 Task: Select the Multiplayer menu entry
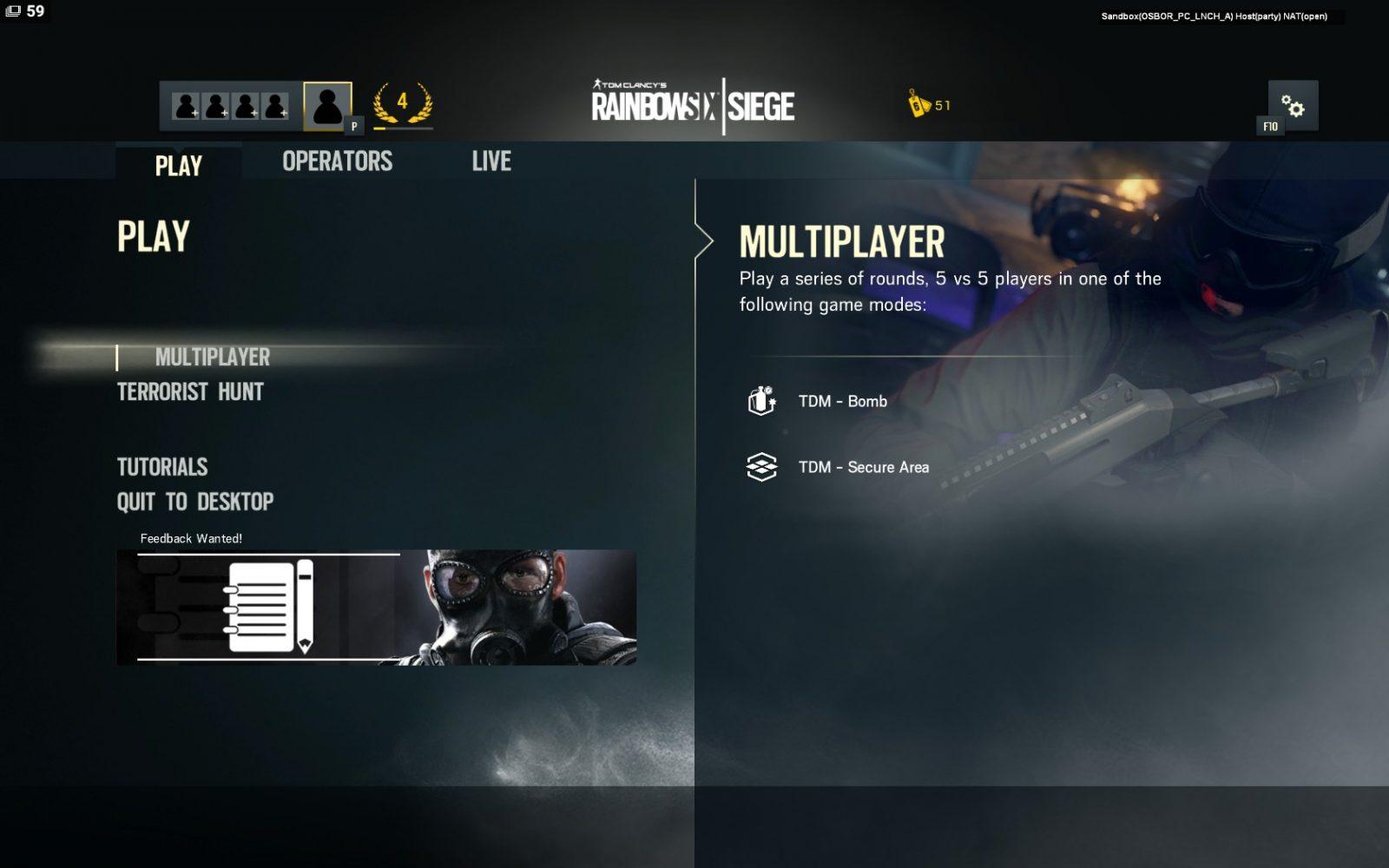pyautogui.click(x=212, y=357)
